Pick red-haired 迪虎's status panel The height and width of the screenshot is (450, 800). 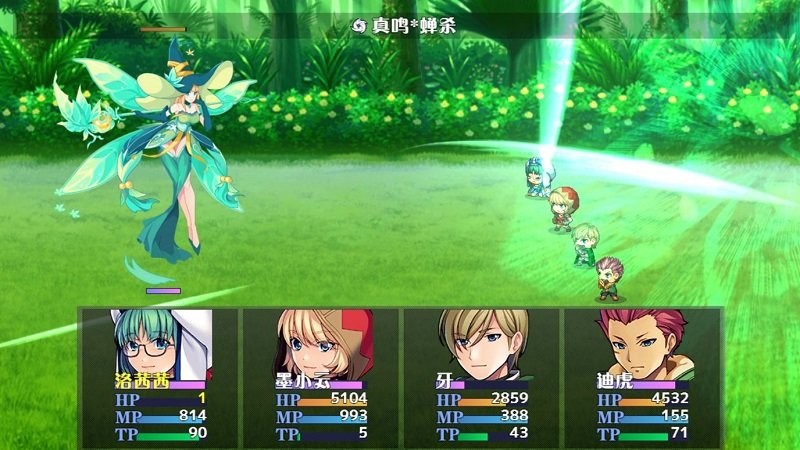[x=642, y=375]
